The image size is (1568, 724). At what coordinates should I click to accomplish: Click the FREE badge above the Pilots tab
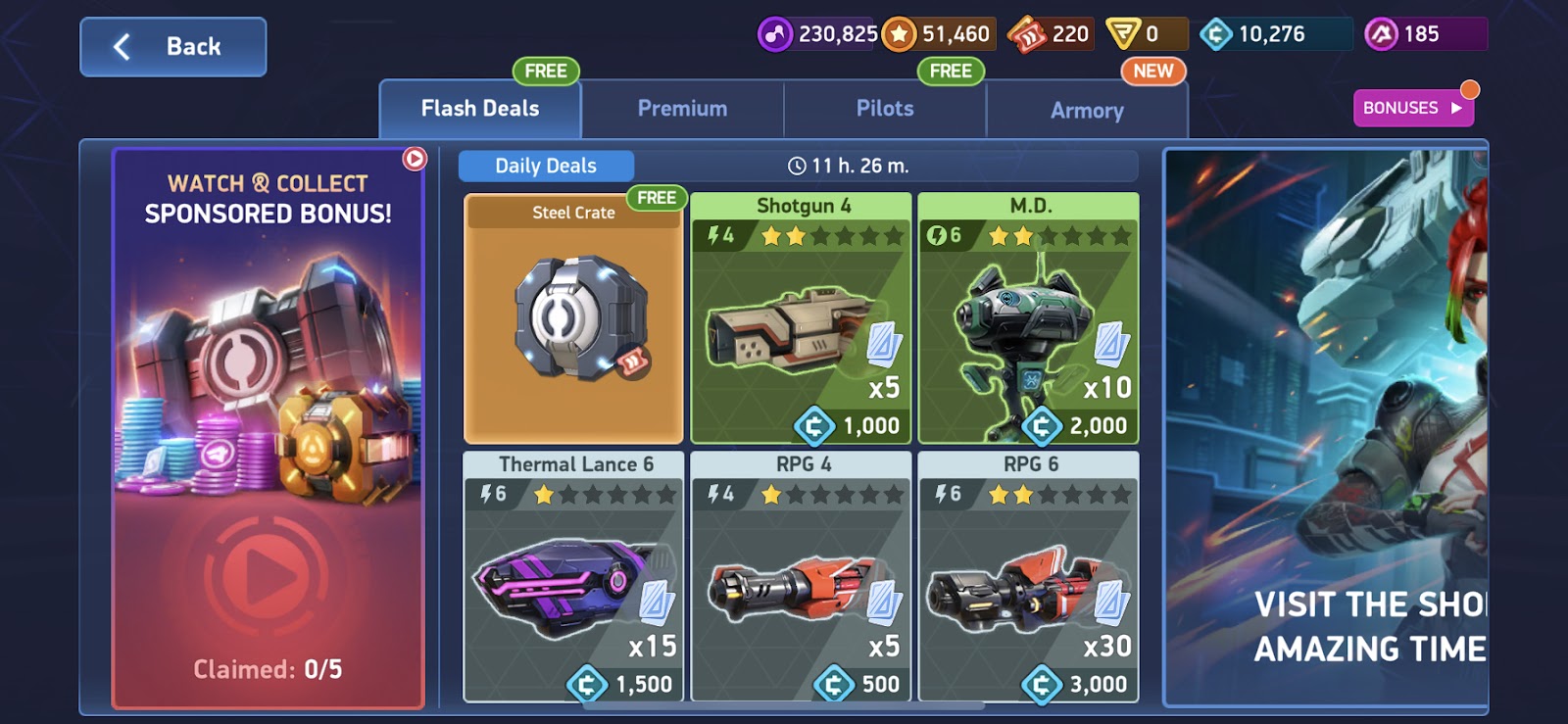tap(949, 71)
